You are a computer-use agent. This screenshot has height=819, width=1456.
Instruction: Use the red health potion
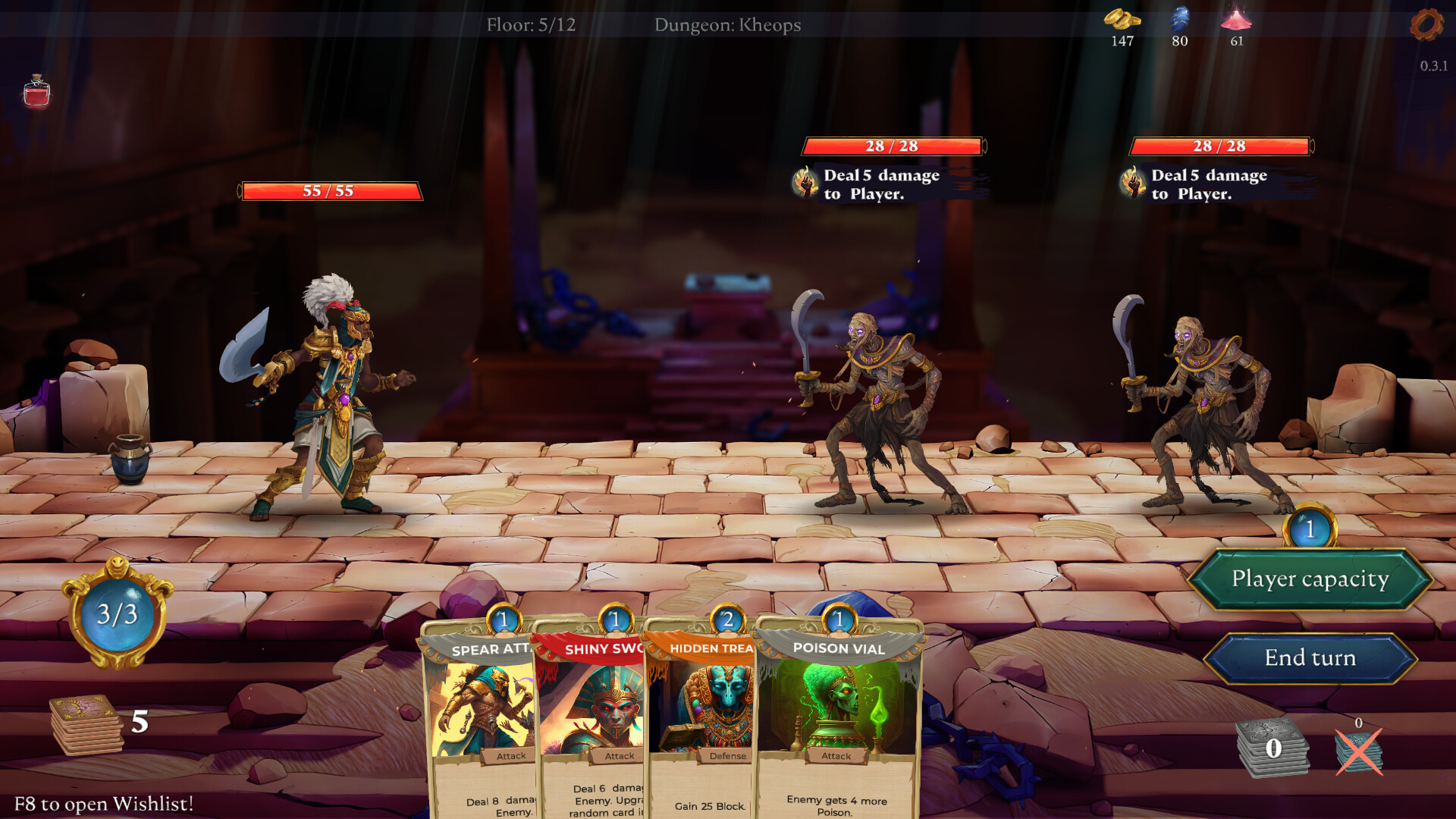click(x=36, y=93)
